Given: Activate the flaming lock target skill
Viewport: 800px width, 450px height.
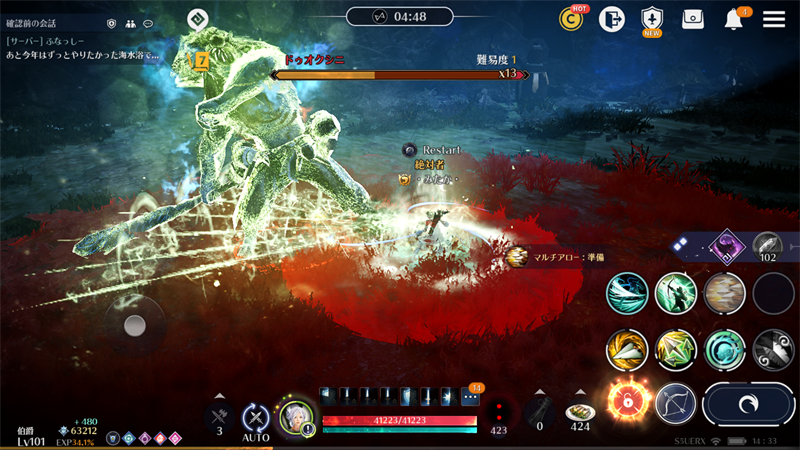Looking at the screenshot, I should pyautogui.click(x=627, y=402).
